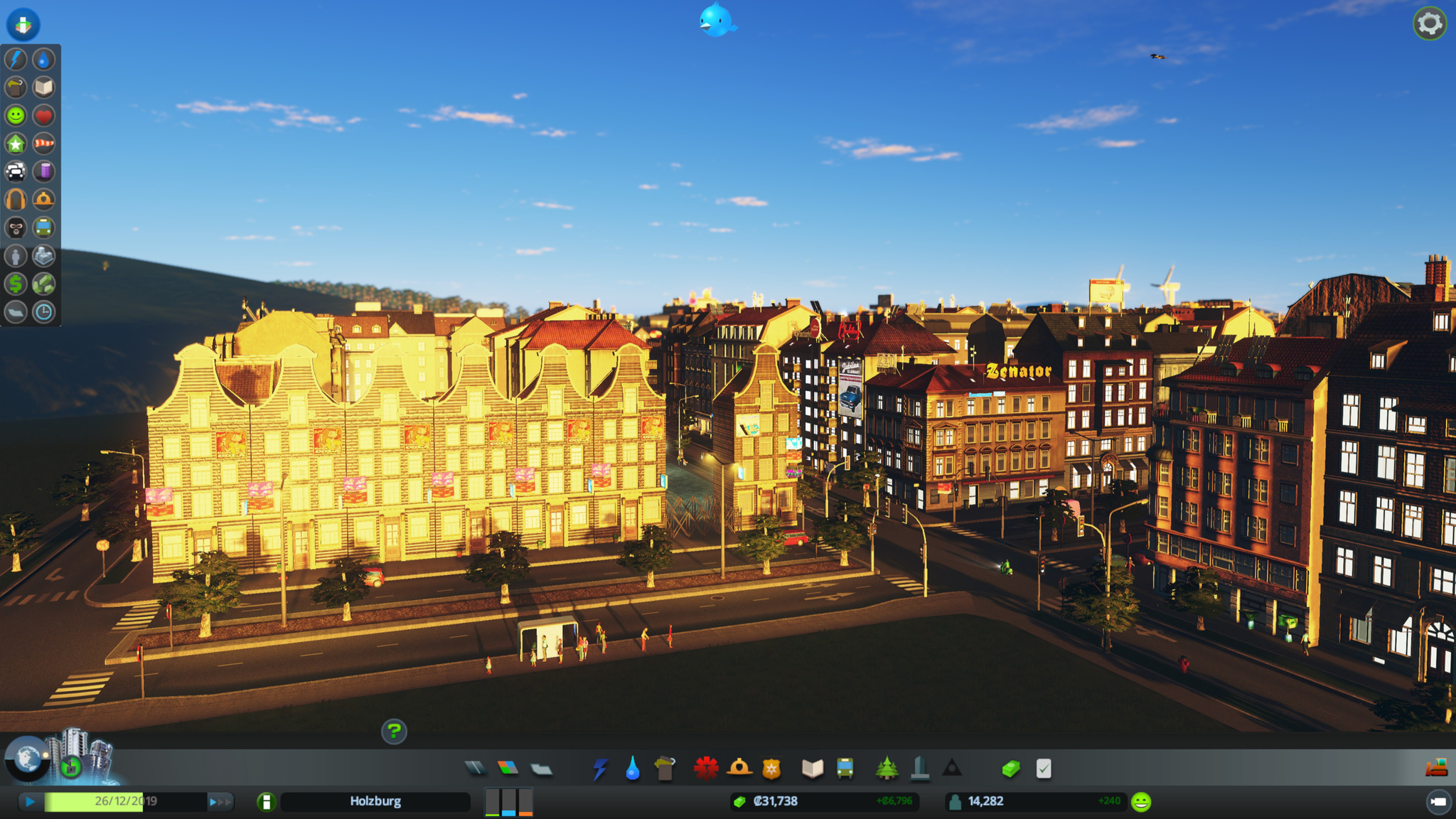Show the electricity info view
This screenshot has height=819, width=1456.
click(x=16, y=59)
